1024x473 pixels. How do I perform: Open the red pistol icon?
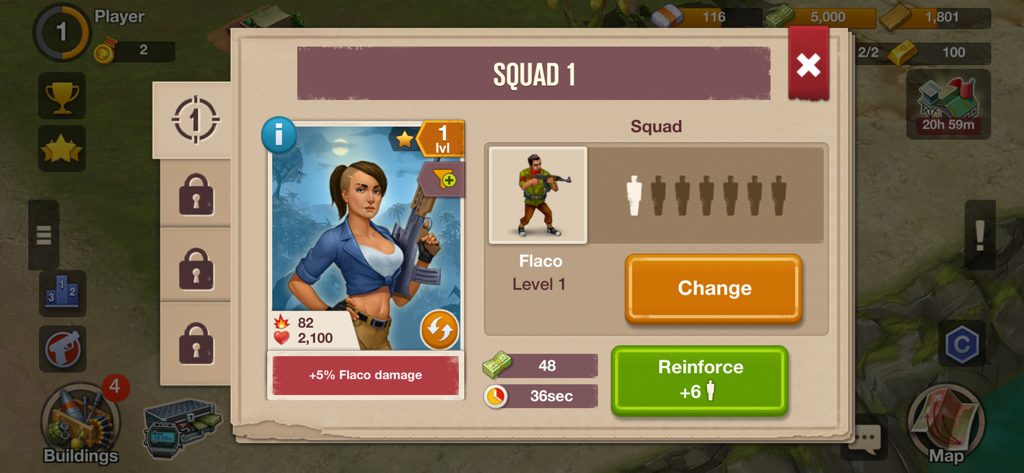(62, 349)
